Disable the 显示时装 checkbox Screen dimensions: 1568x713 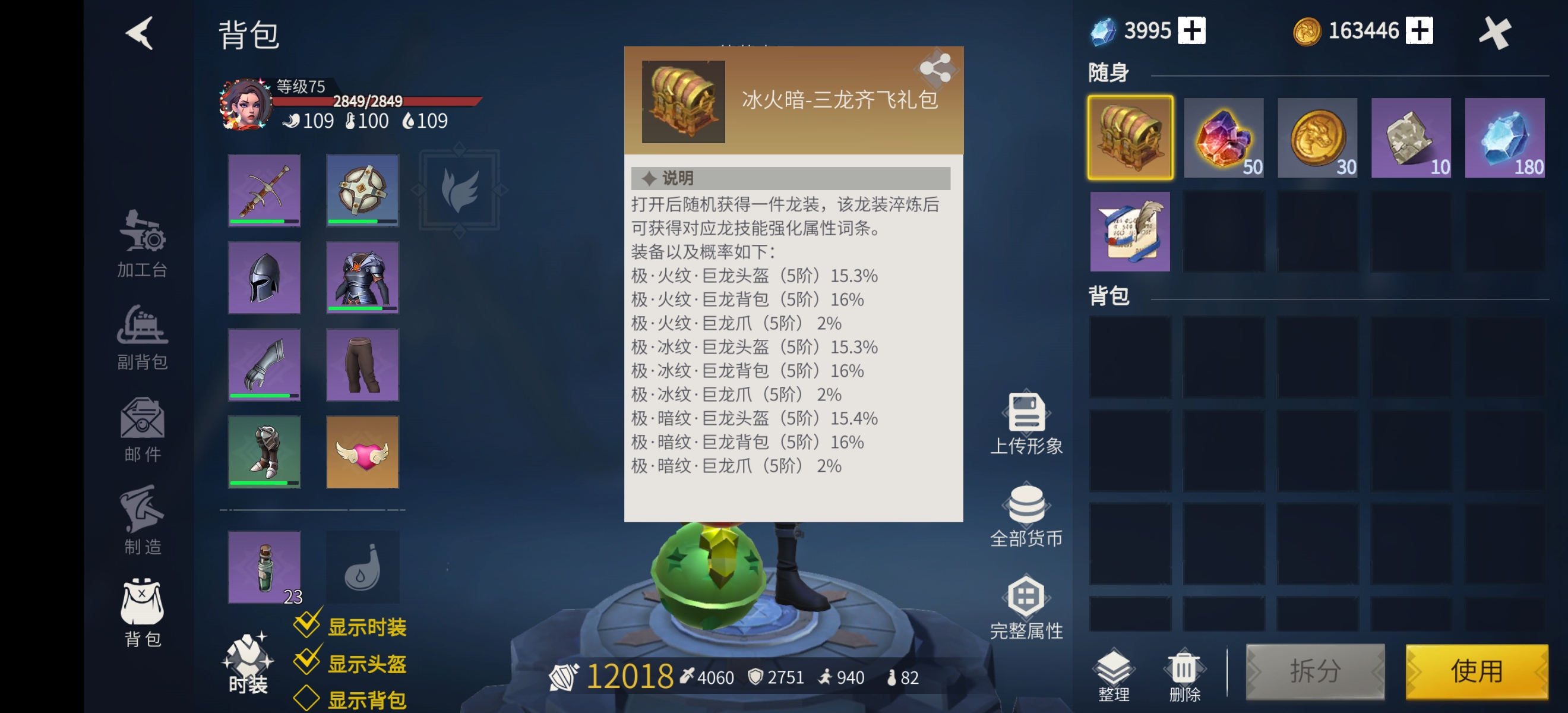pyautogui.click(x=308, y=624)
